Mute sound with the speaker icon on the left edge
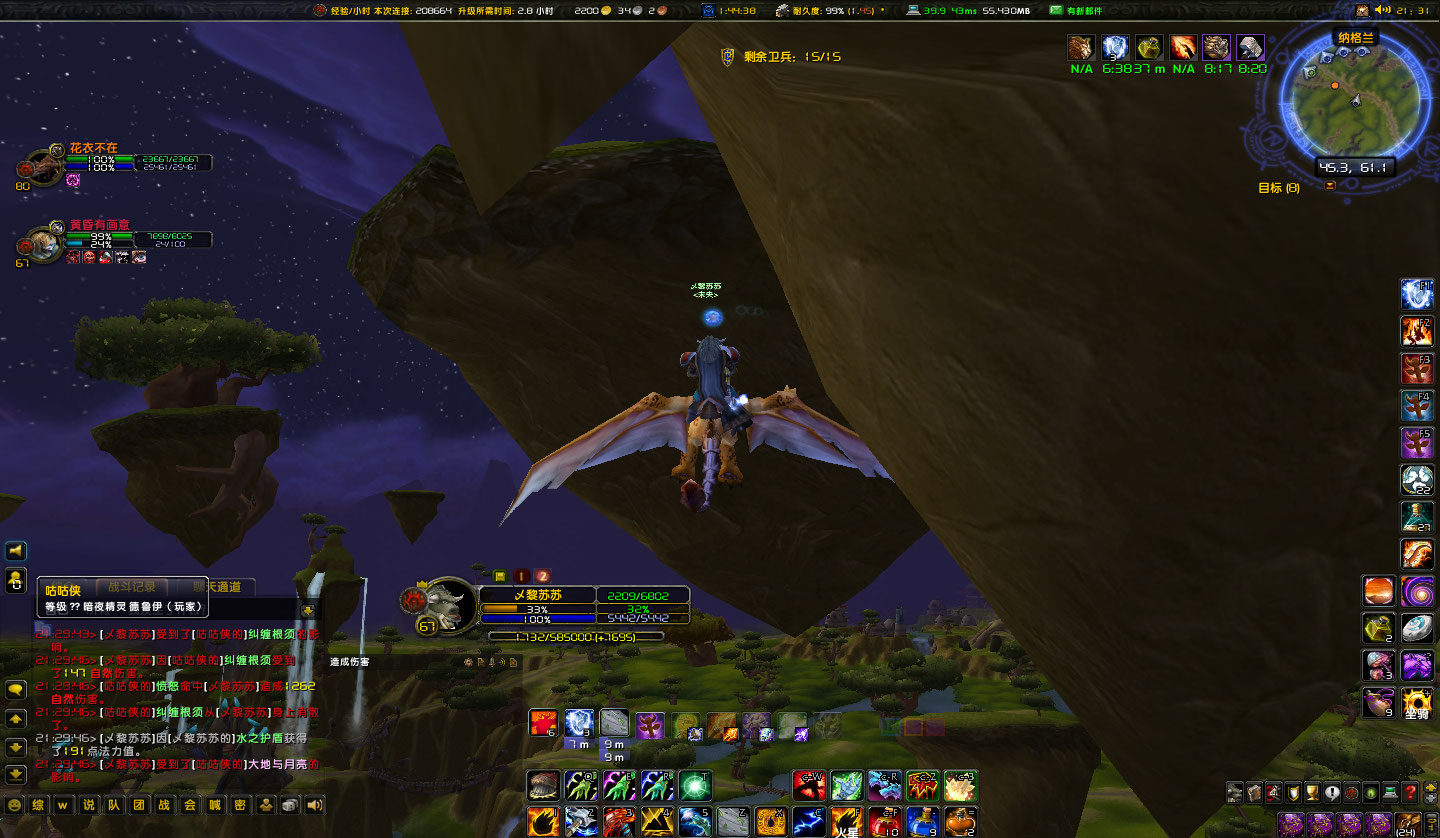The width and height of the screenshot is (1440, 838). 14,550
